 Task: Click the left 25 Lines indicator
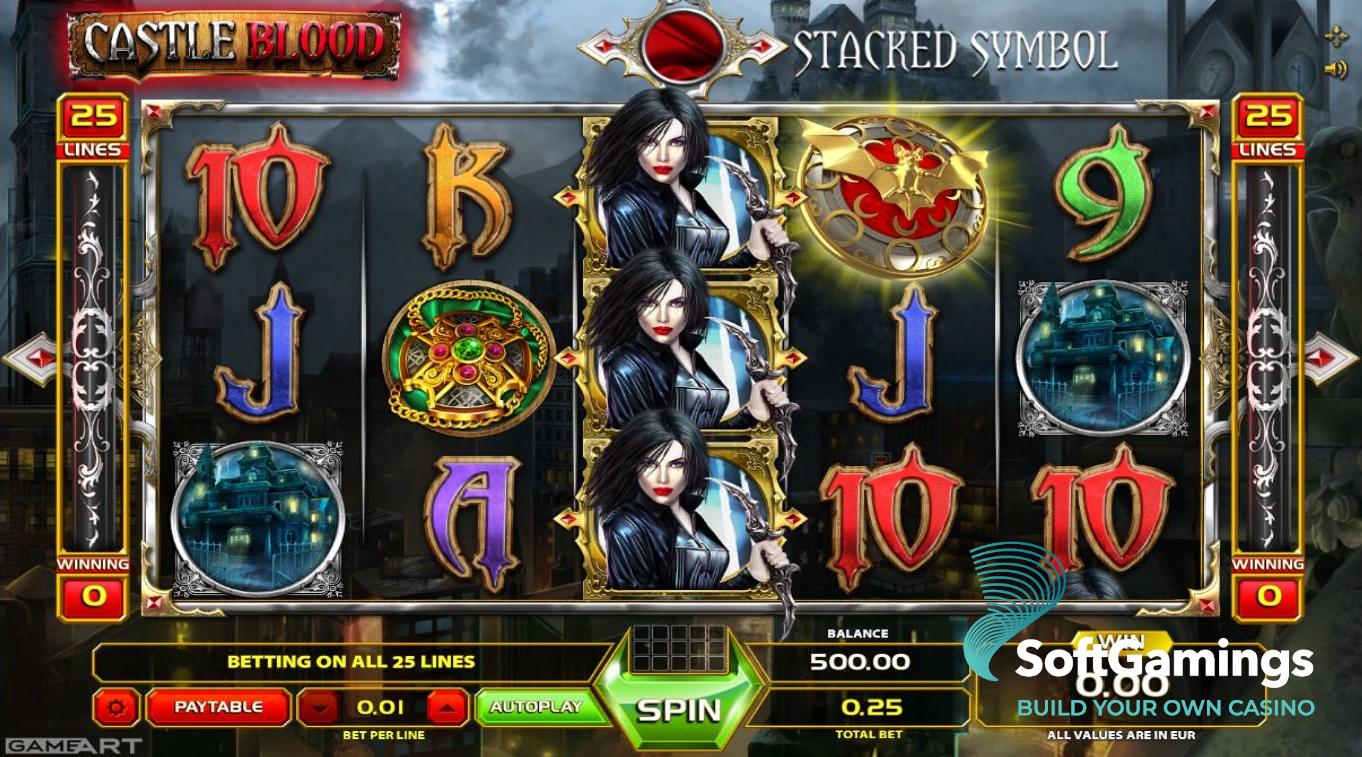[x=94, y=125]
